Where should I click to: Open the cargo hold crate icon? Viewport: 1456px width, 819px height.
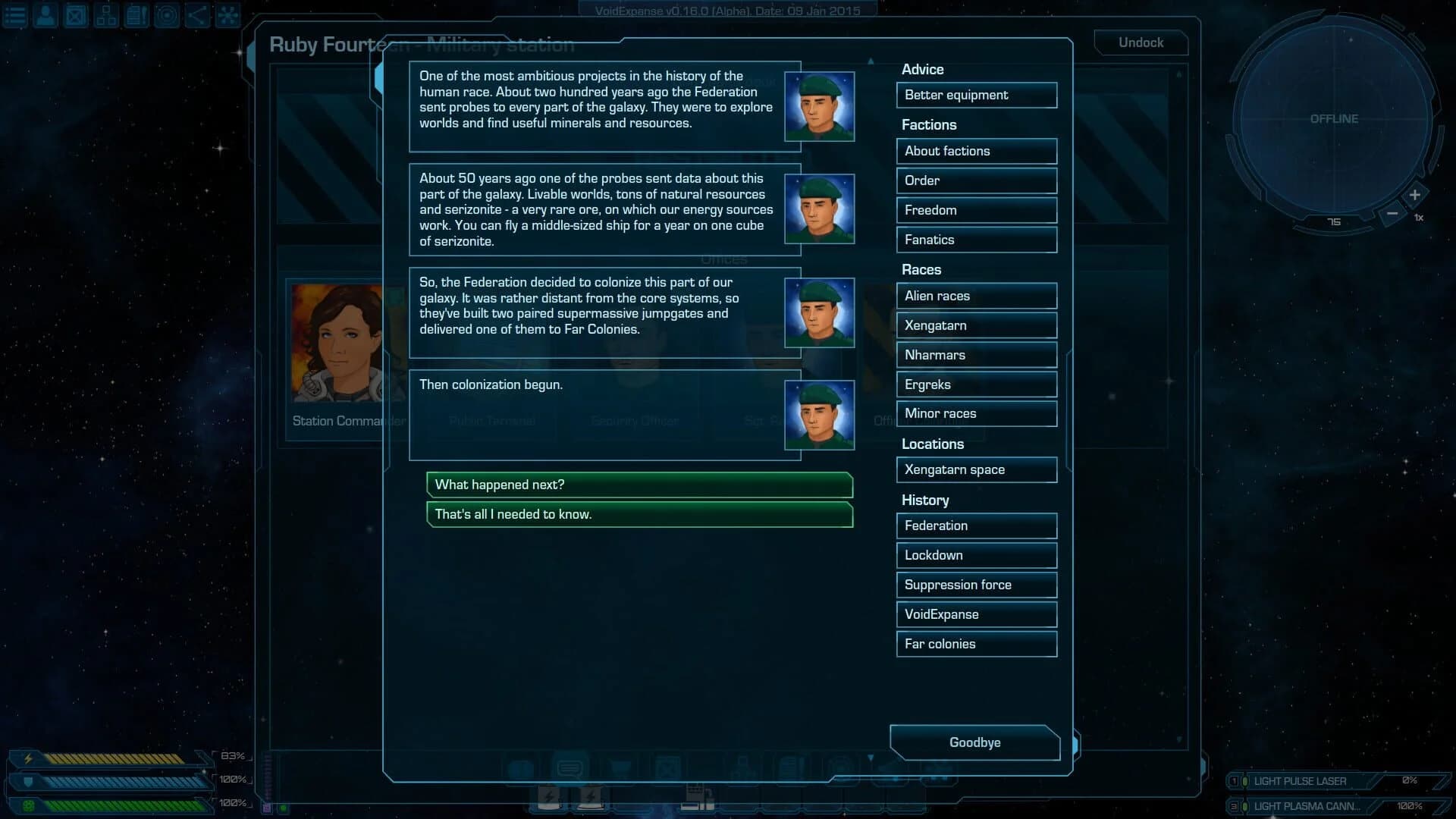point(75,15)
